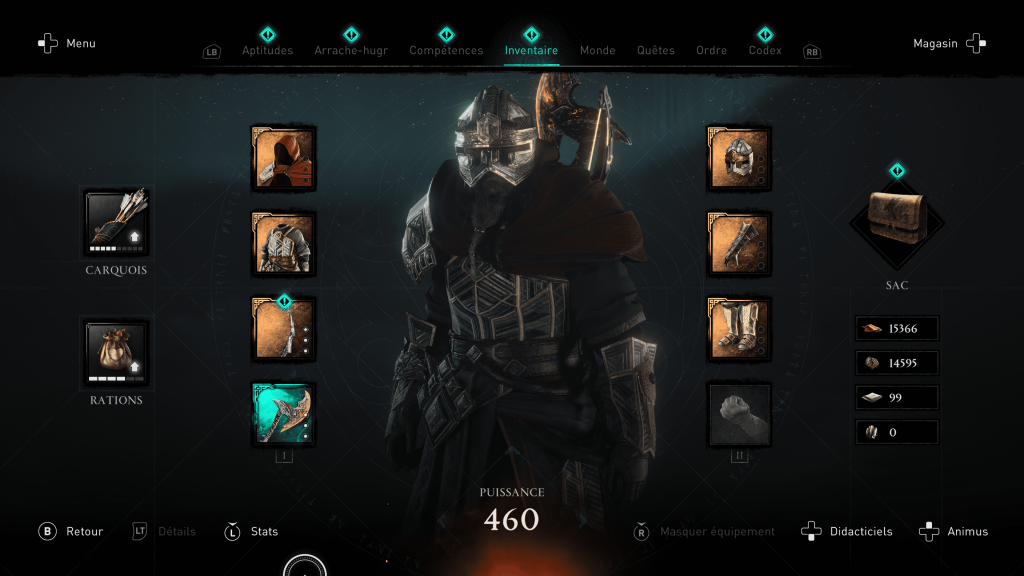Select the helmet equipment slot
Screen dimensions: 1024x576
(739, 159)
